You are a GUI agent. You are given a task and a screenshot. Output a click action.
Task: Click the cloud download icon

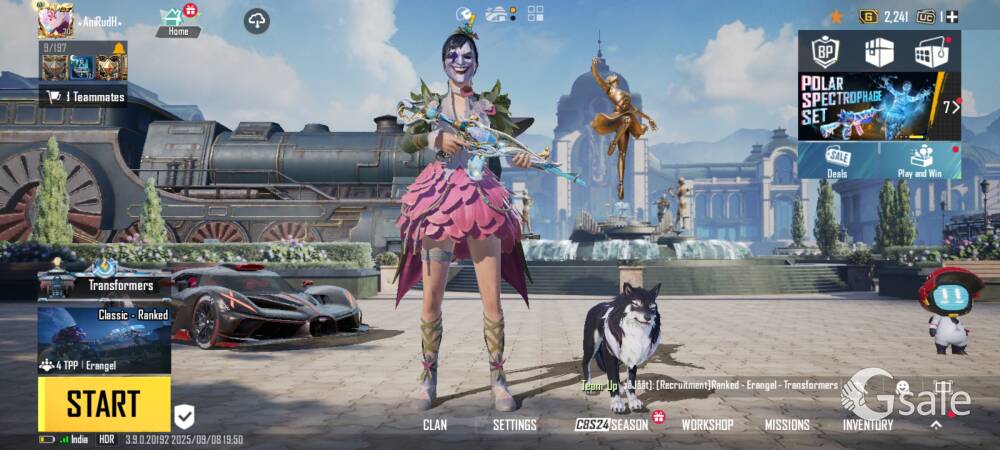[x=257, y=21]
